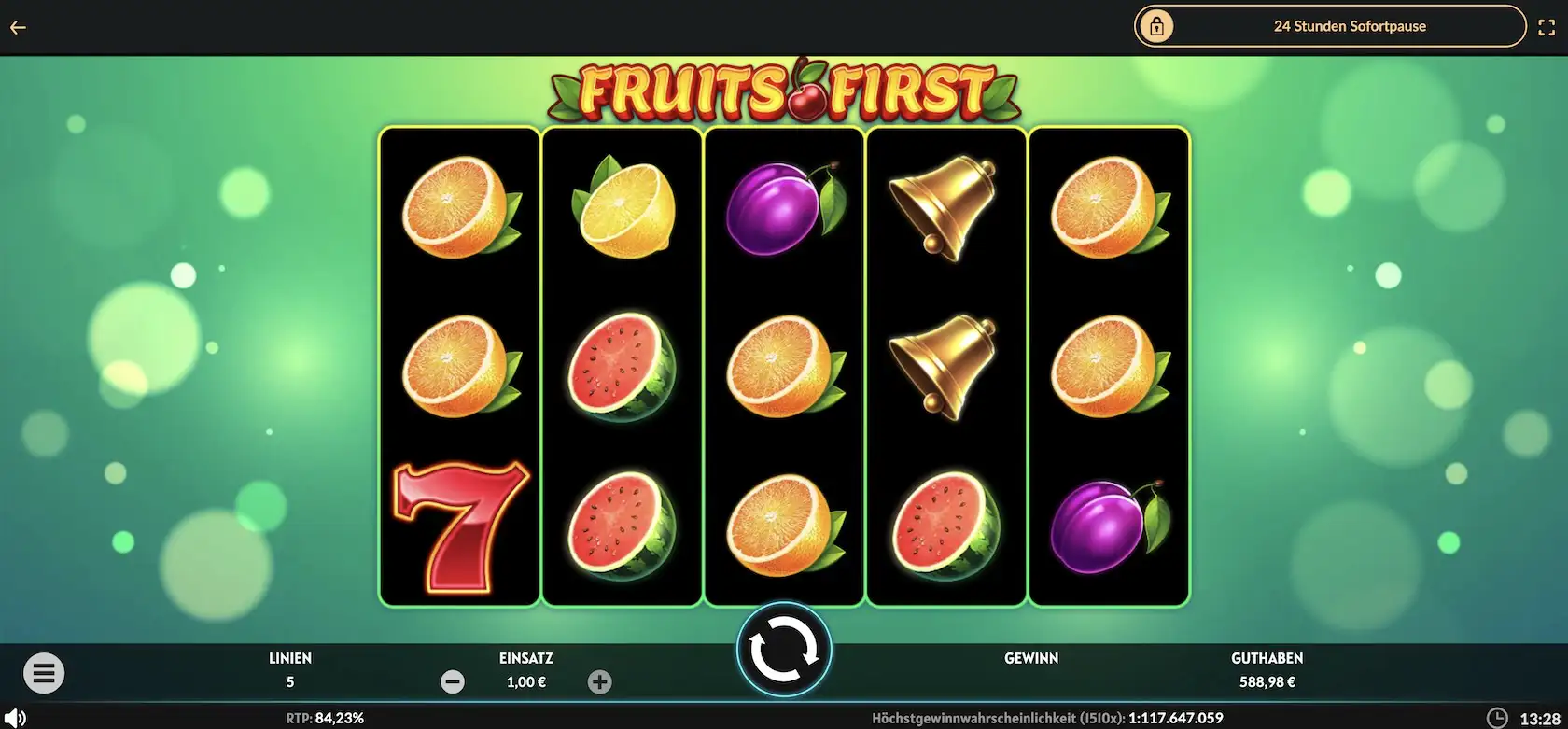Click the GEWINN display field

pos(1031,669)
